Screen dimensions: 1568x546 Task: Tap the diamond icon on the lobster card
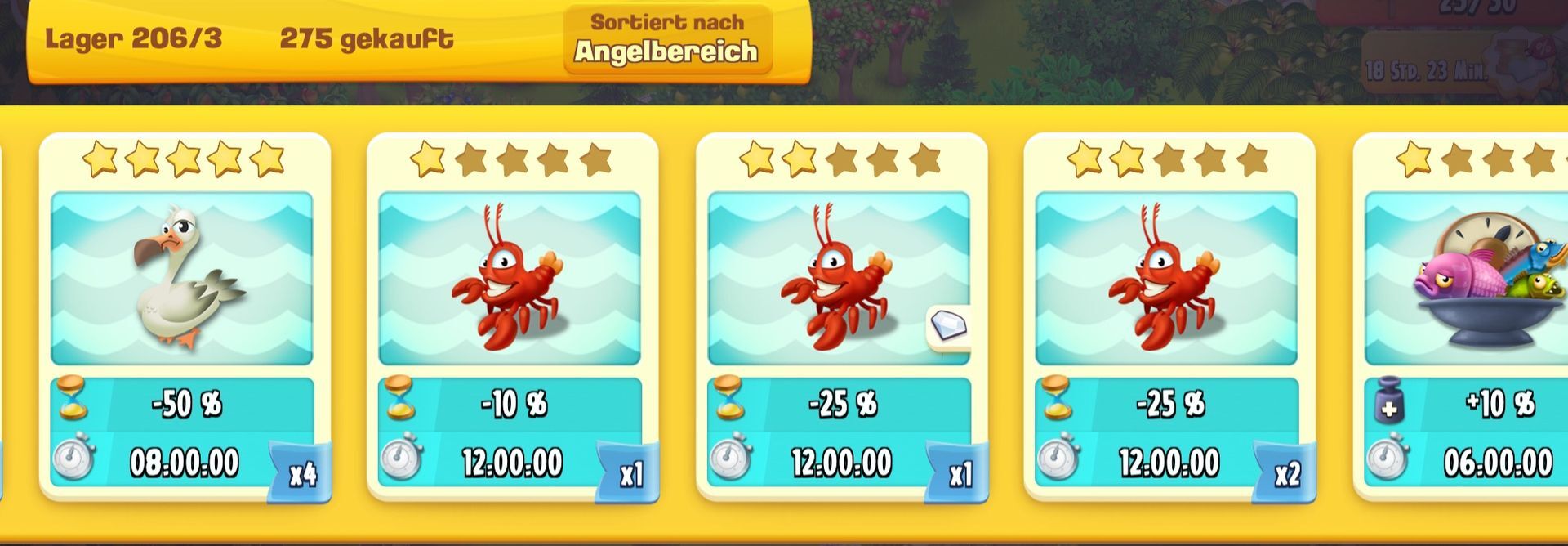[x=949, y=327]
